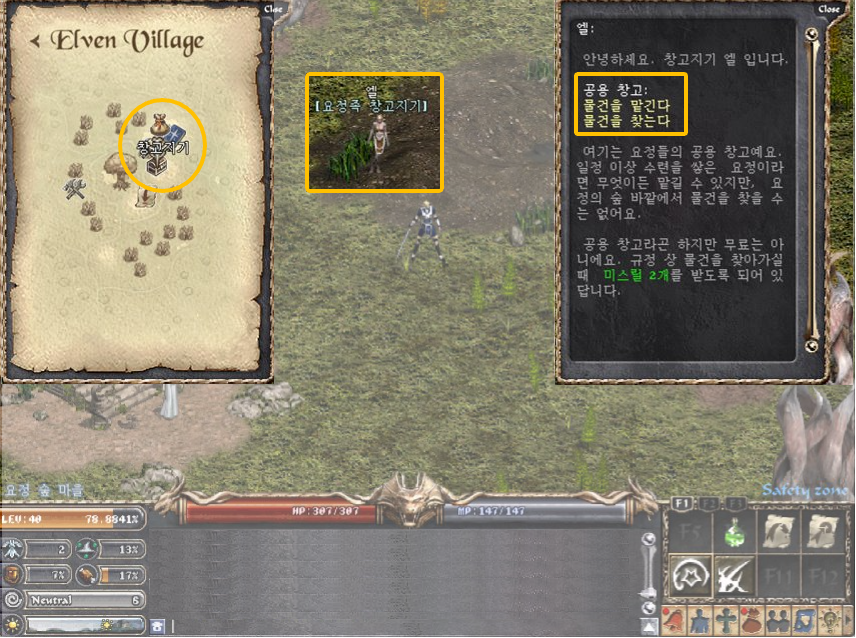Activate the star swirl skill slot
The height and width of the screenshot is (638, 856).
point(692,576)
